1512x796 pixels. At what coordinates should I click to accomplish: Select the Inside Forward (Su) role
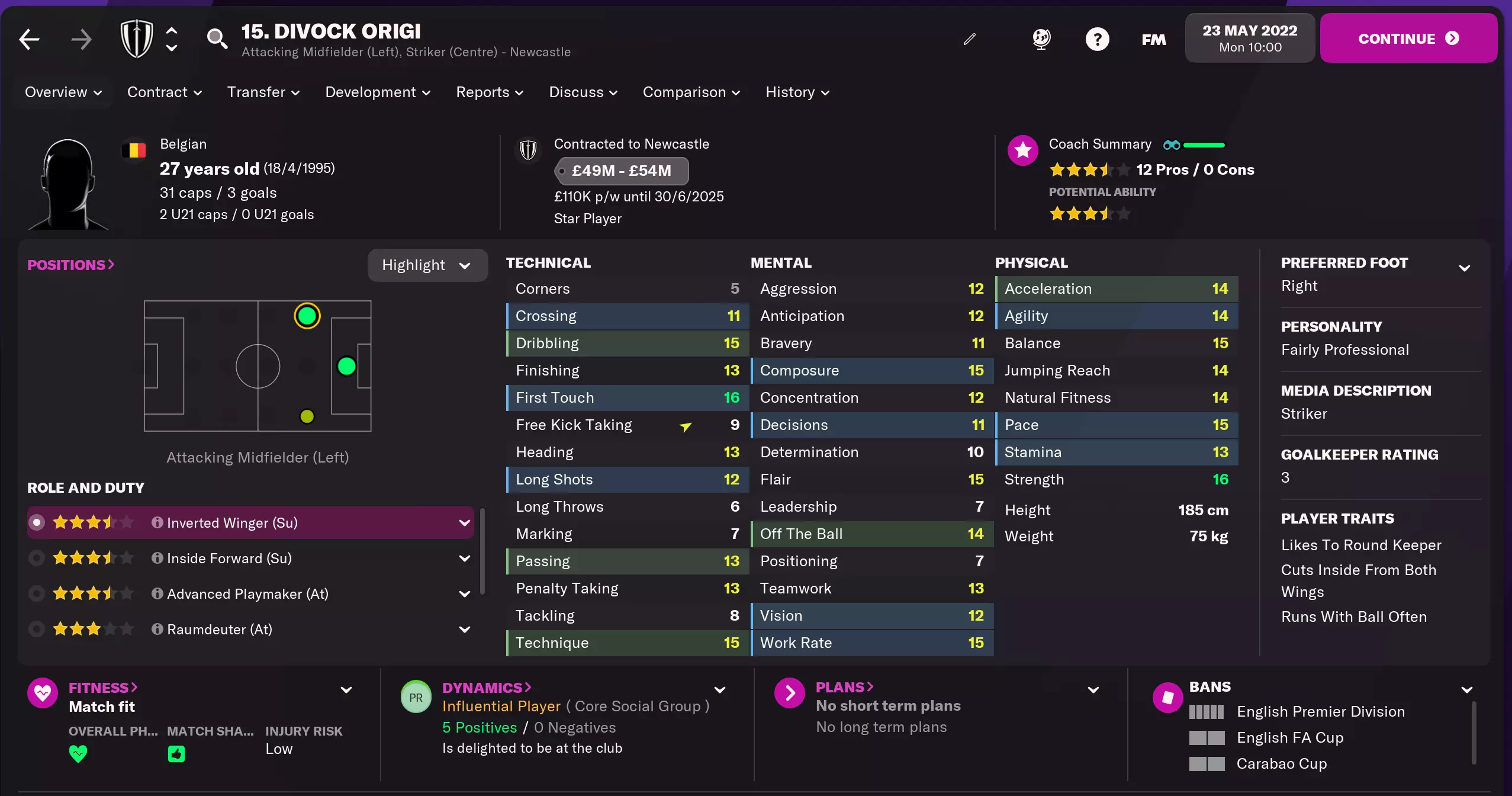coord(229,559)
